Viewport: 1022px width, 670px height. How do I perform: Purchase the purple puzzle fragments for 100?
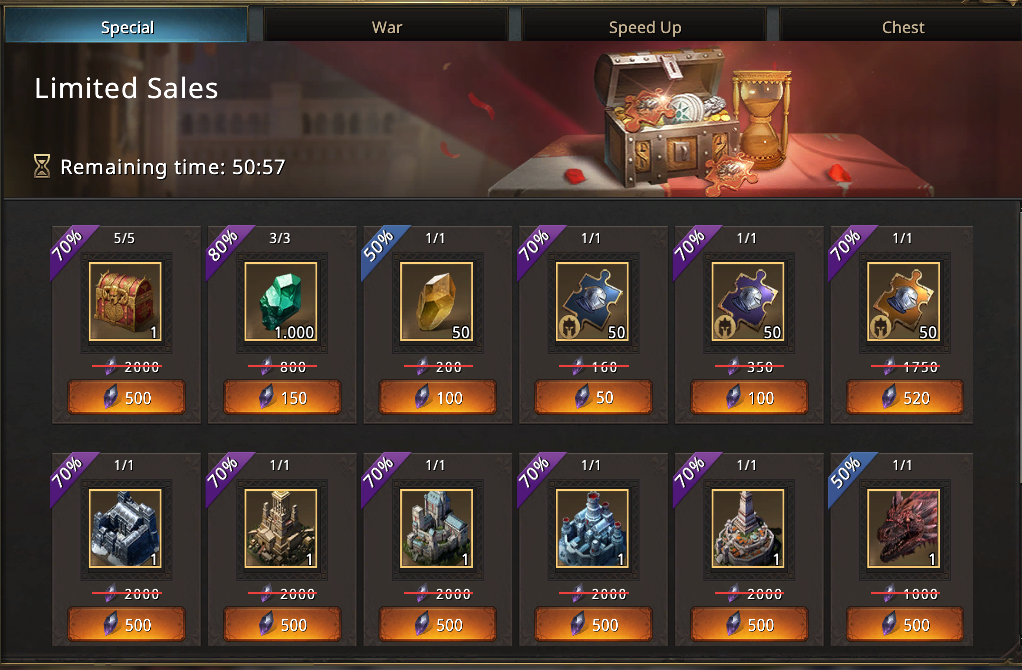749,398
